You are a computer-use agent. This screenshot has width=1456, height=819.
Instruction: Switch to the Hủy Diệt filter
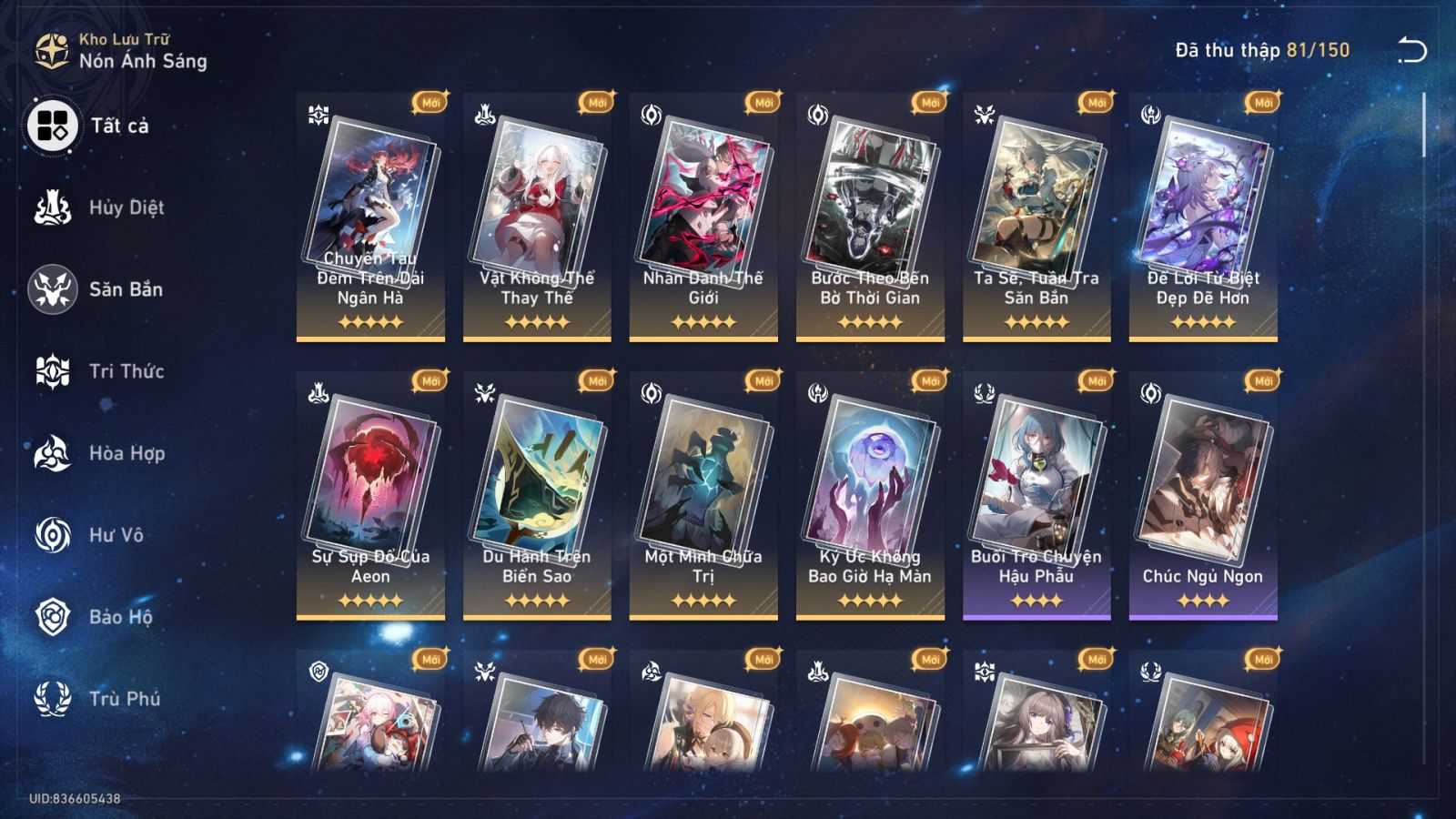100,207
